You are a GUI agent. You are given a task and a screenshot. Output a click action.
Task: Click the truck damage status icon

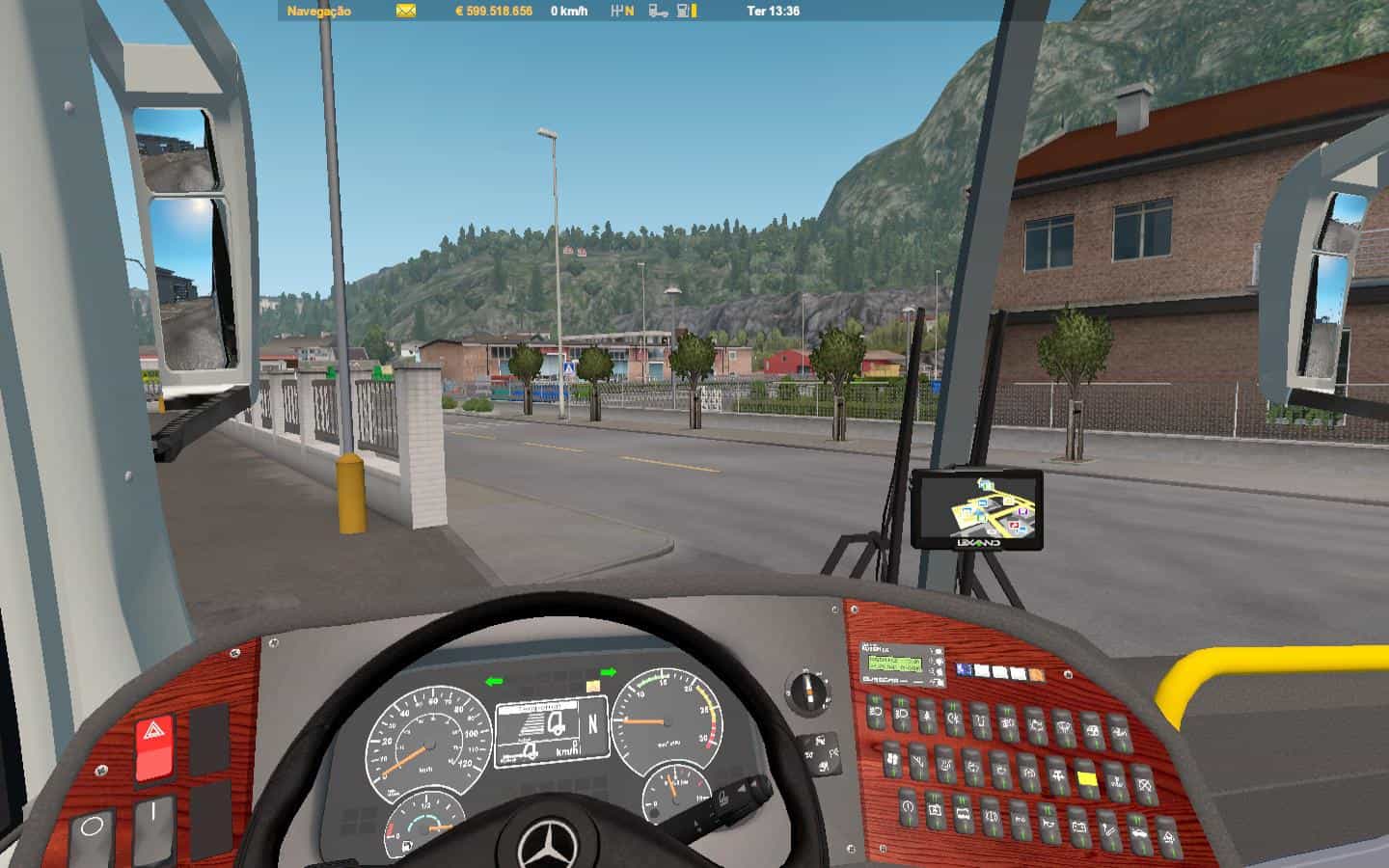657,12
